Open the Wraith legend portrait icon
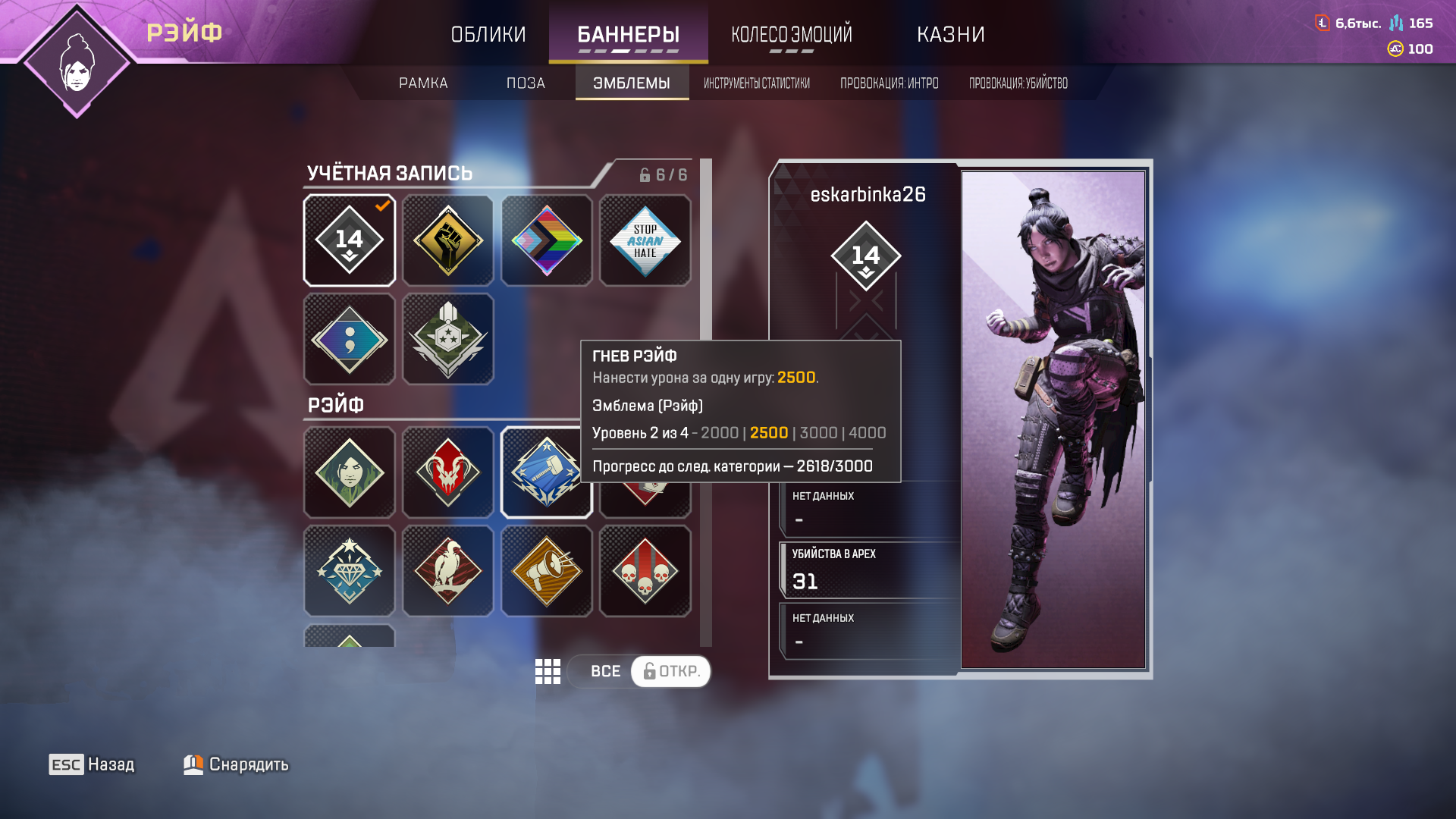 tap(77, 62)
